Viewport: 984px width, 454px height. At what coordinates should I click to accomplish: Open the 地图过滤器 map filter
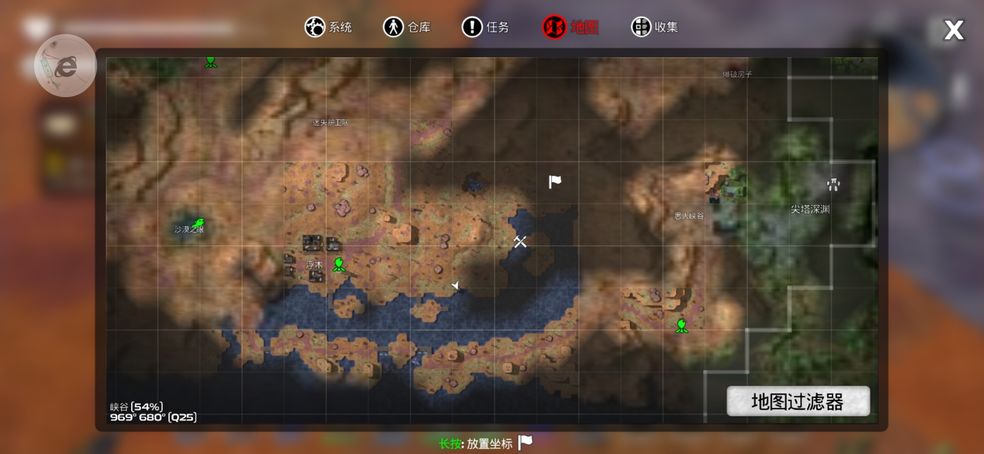coord(797,402)
